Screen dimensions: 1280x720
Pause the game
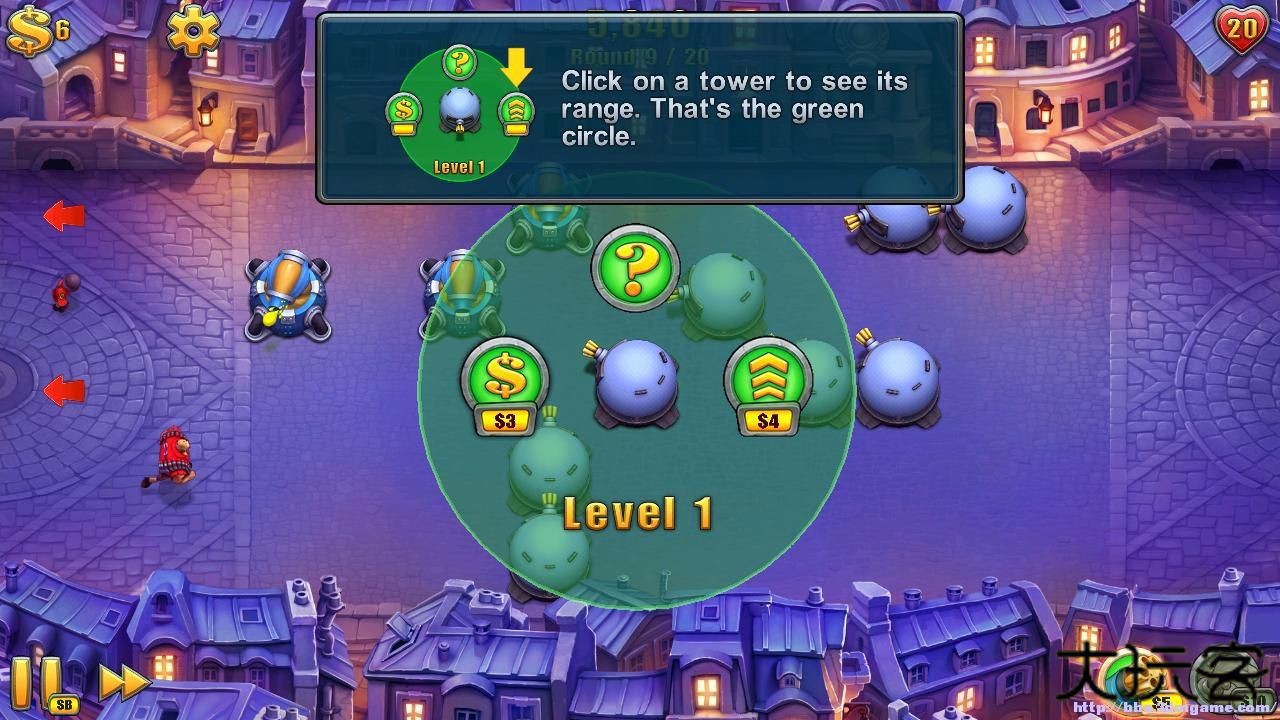pos(34,681)
